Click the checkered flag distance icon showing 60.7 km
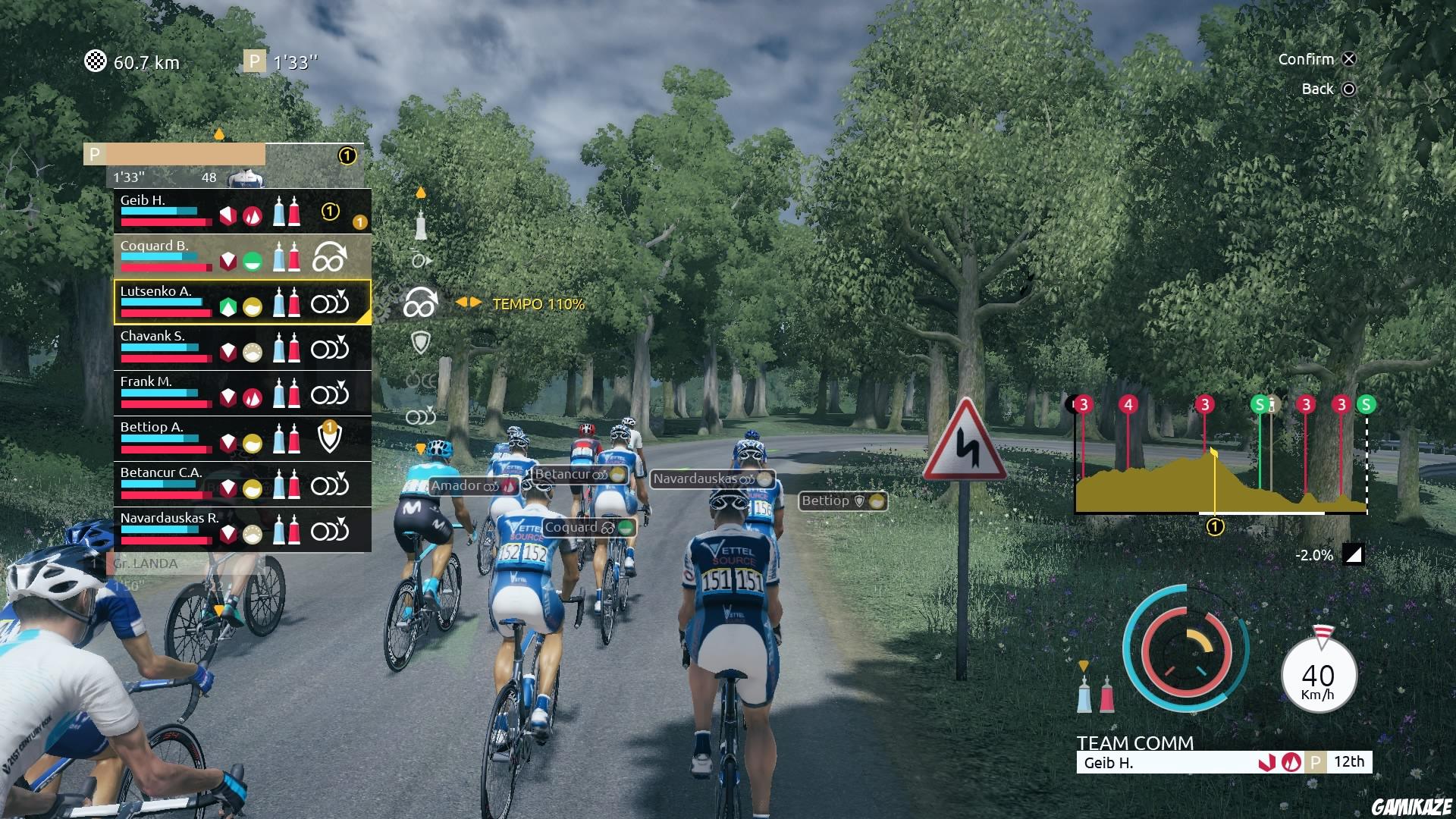Viewport: 1456px width, 819px height. (x=96, y=61)
